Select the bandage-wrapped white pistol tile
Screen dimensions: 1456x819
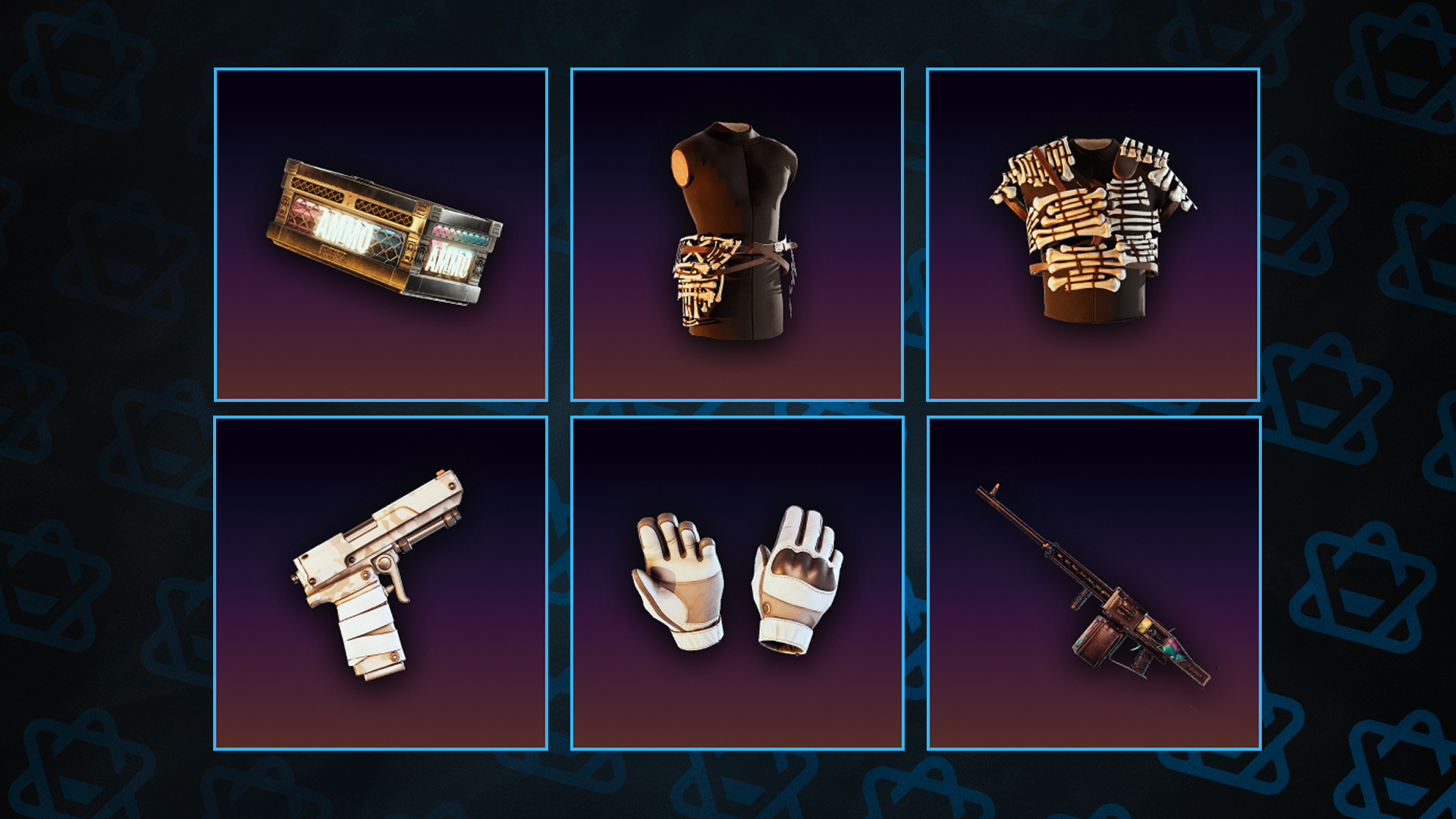coord(381,582)
